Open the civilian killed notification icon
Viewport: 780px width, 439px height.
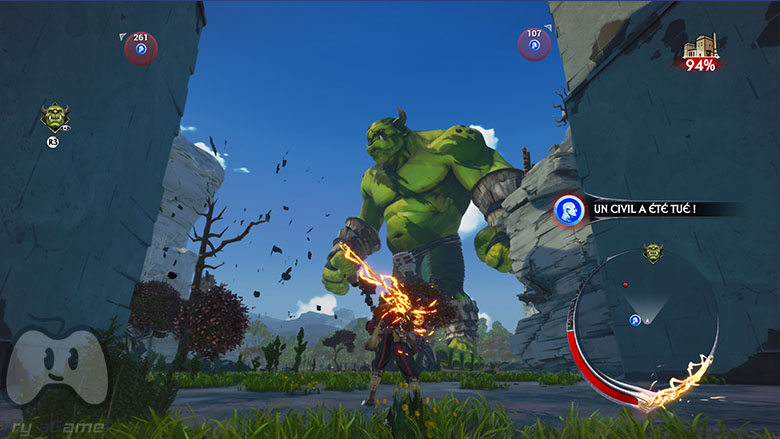pyautogui.click(x=569, y=210)
